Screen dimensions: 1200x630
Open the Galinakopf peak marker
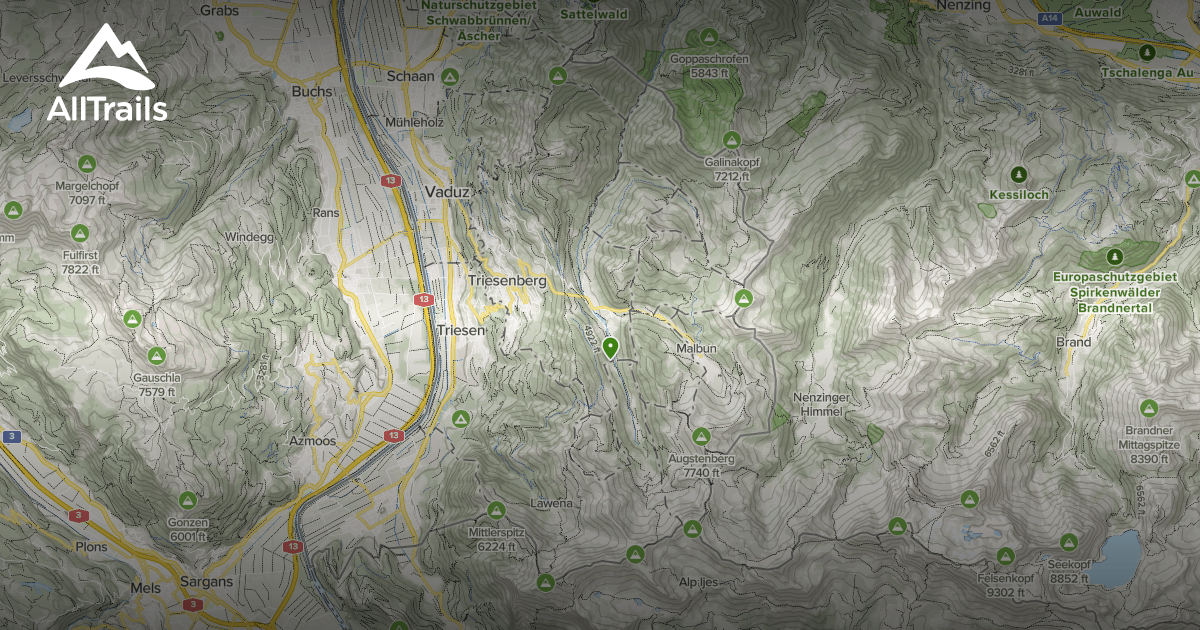point(732,140)
